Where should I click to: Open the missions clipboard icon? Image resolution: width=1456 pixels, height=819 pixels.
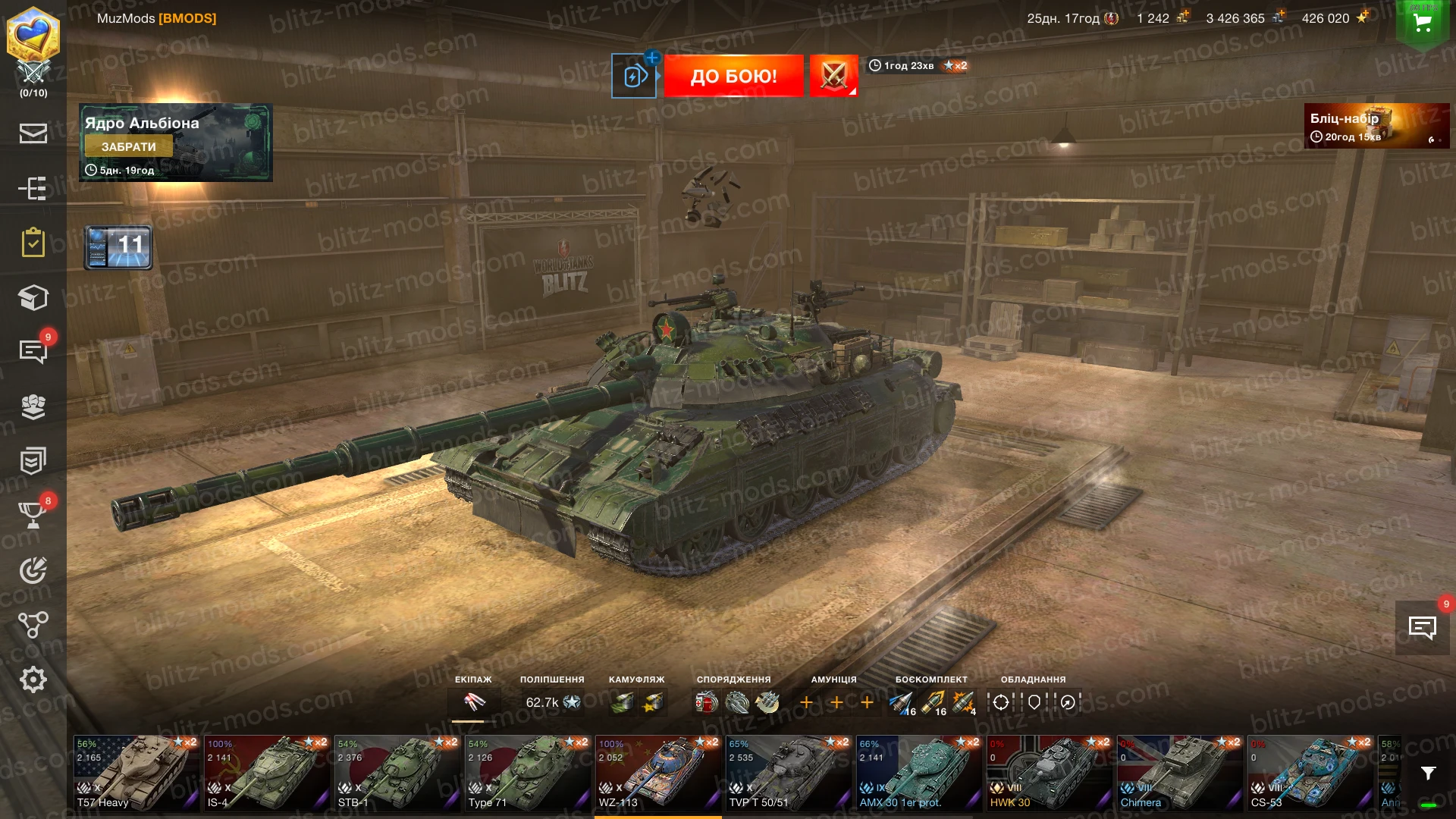tap(33, 243)
